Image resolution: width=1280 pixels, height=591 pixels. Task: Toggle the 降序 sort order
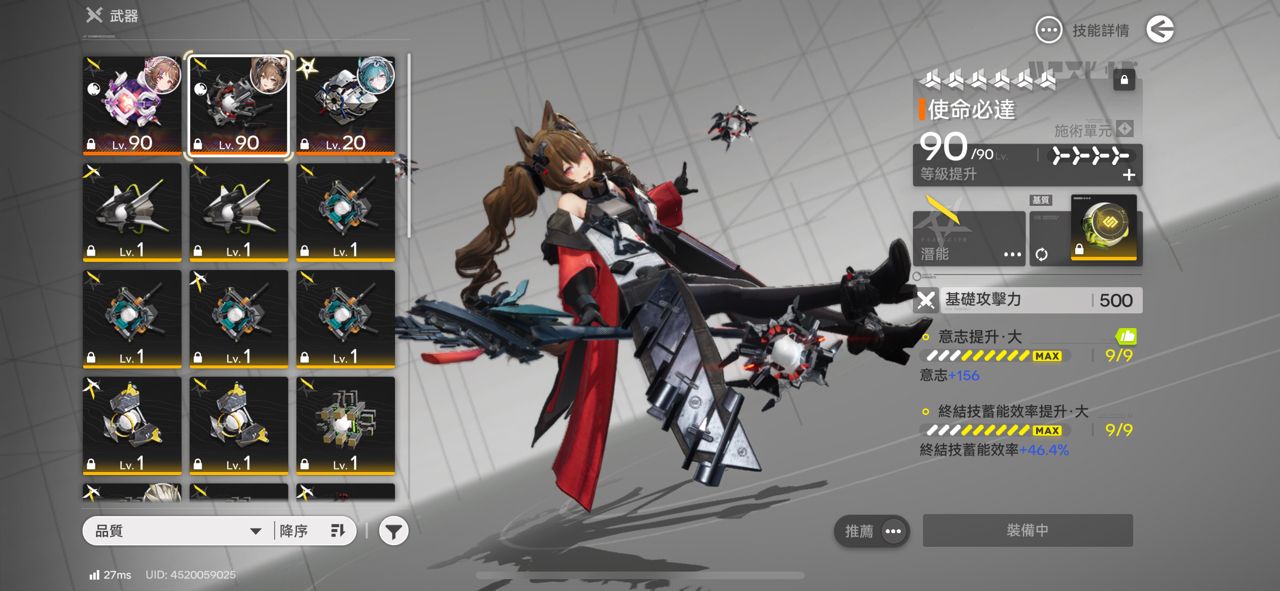[313, 531]
